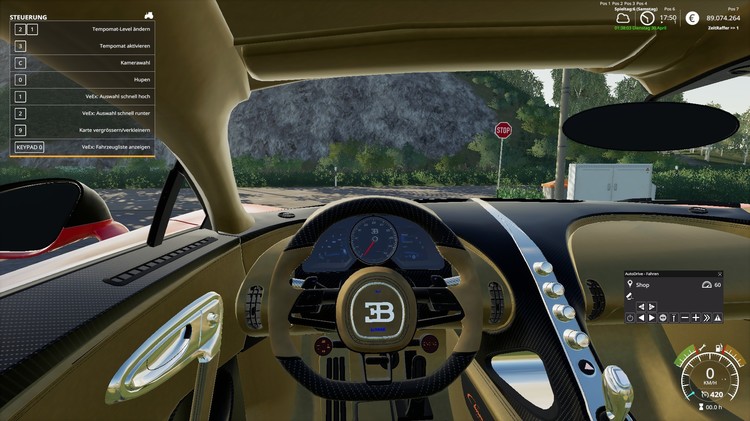Toggle AutoDrive power button
Image resolution: width=750 pixels, height=421 pixels.
pos(630,318)
